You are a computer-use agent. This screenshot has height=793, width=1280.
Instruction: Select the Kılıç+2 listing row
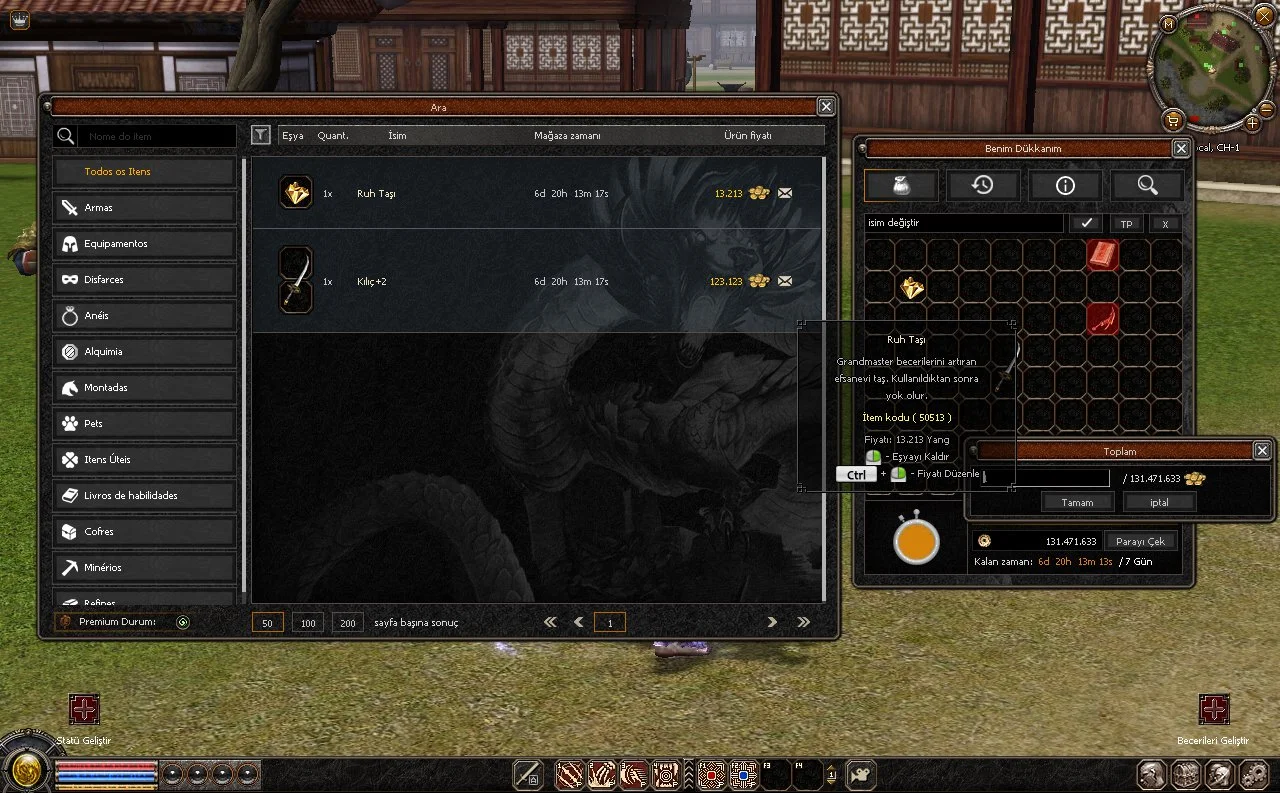(538, 281)
